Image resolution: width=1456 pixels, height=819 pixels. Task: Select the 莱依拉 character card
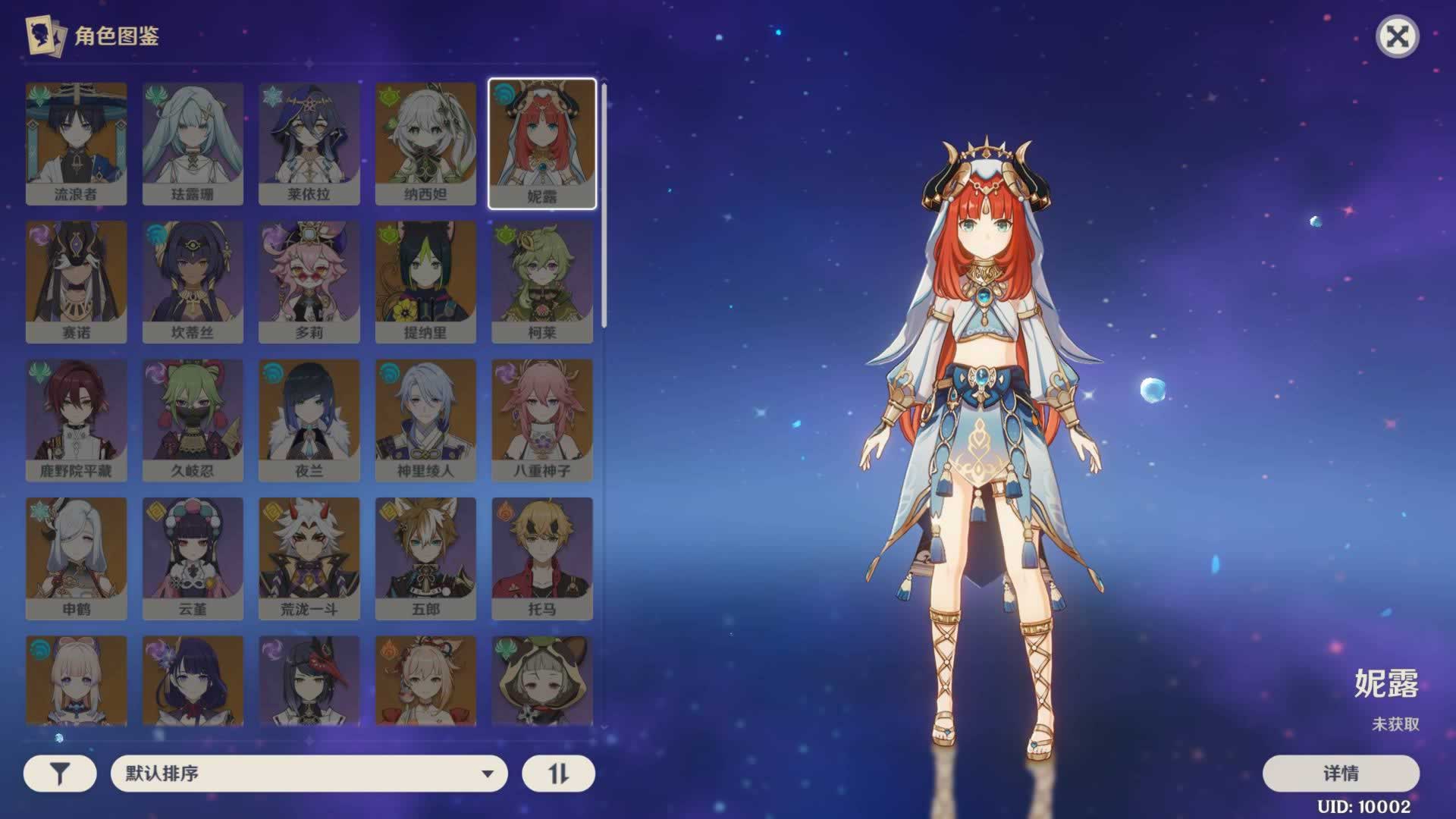pos(309,143)
